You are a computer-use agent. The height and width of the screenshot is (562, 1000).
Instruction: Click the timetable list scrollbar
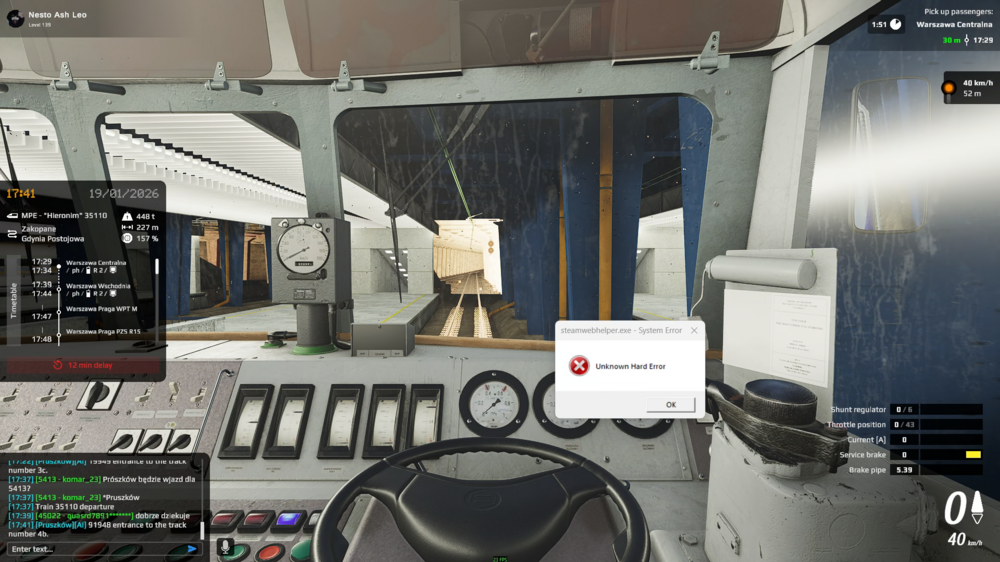click(x=156, y=268)
